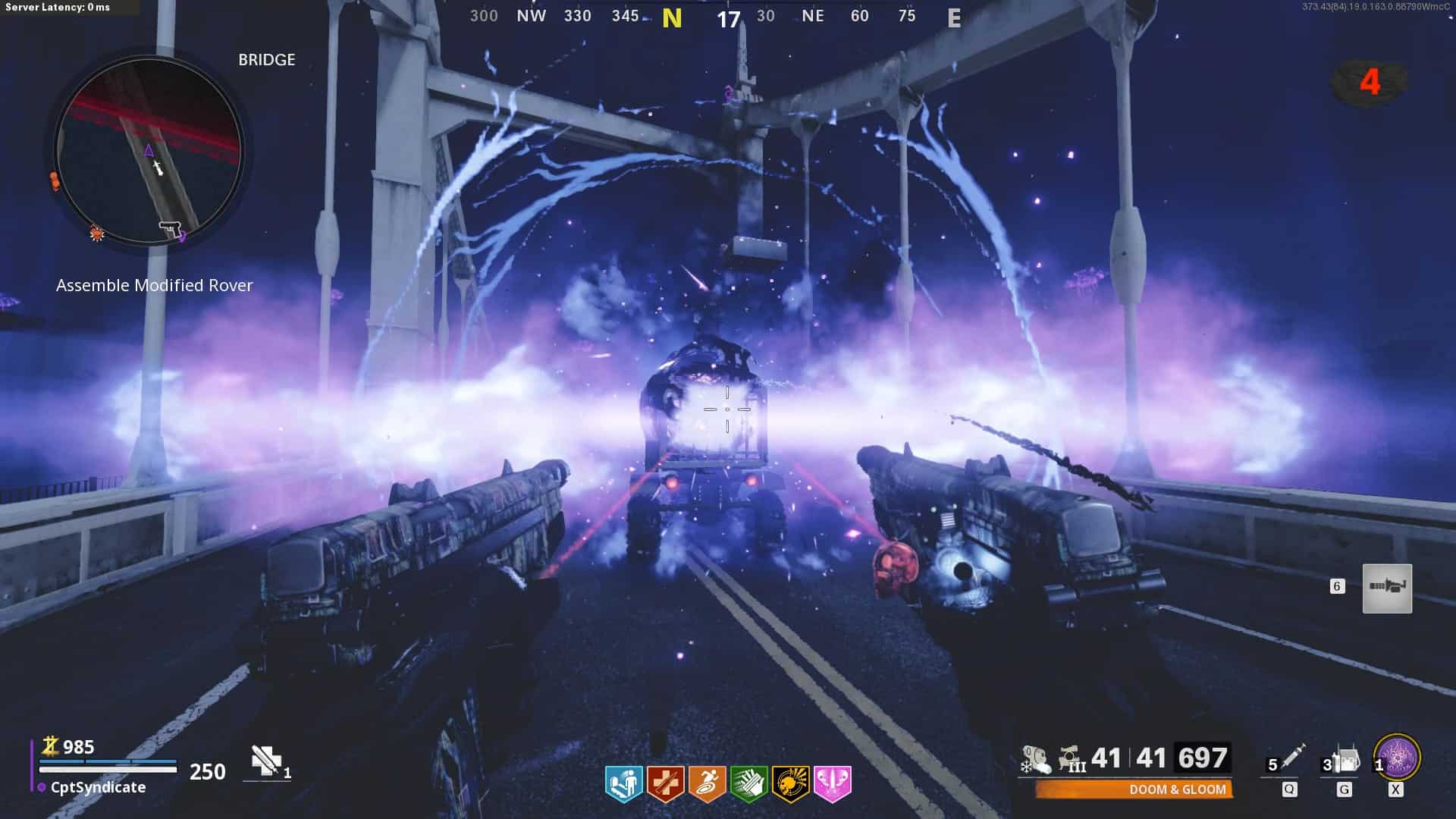Click the pistol marker on the minimap
Viewport: 1456px width, 819px height.
(168, 227)
